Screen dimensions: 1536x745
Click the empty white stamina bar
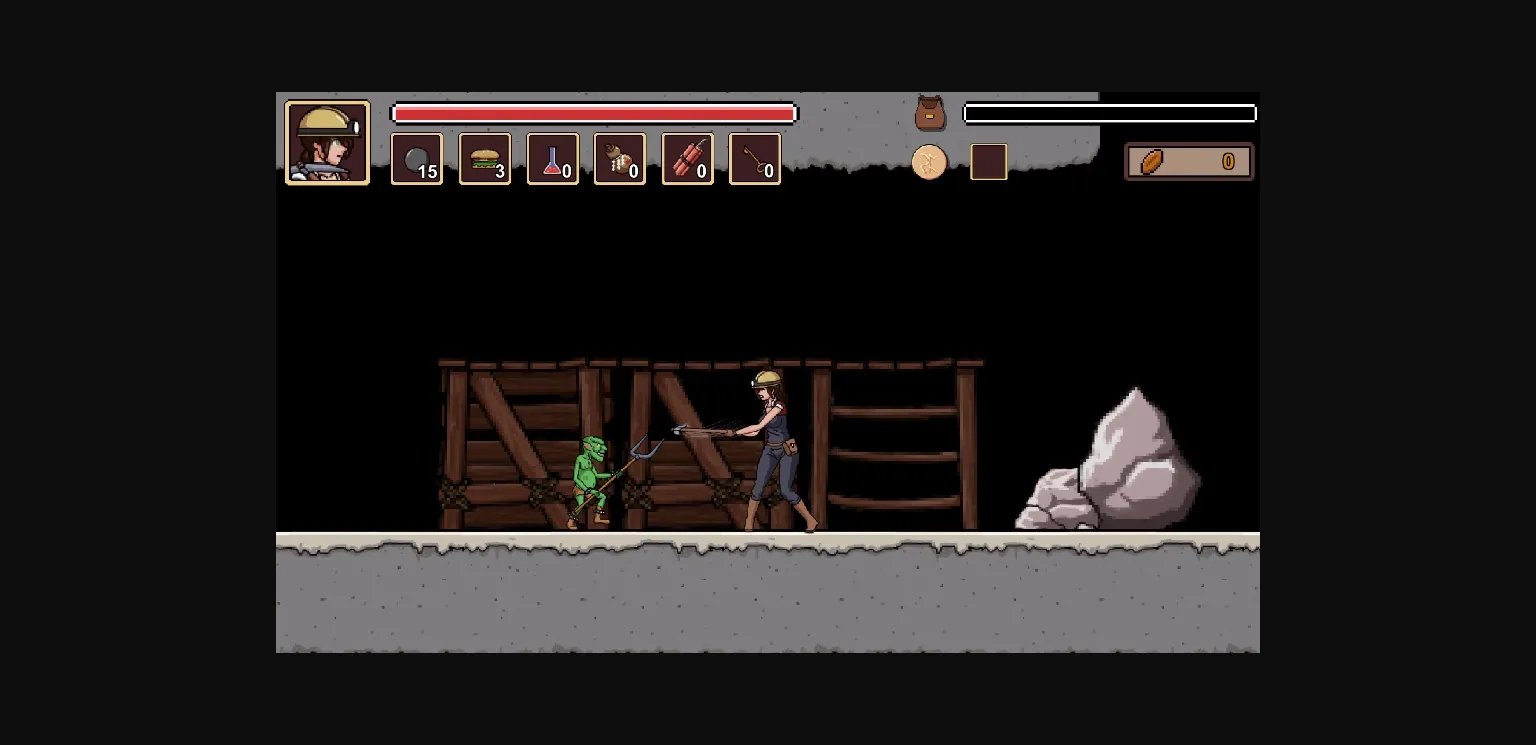pos(1109,112)
